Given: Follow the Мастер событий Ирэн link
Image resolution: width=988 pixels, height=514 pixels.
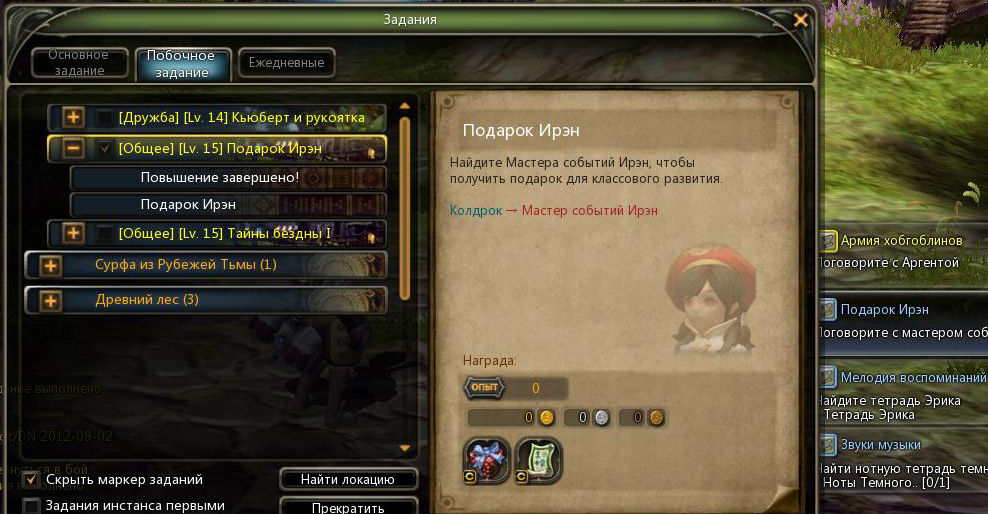Looking at the screenshot, I should (x=590, y=211).
